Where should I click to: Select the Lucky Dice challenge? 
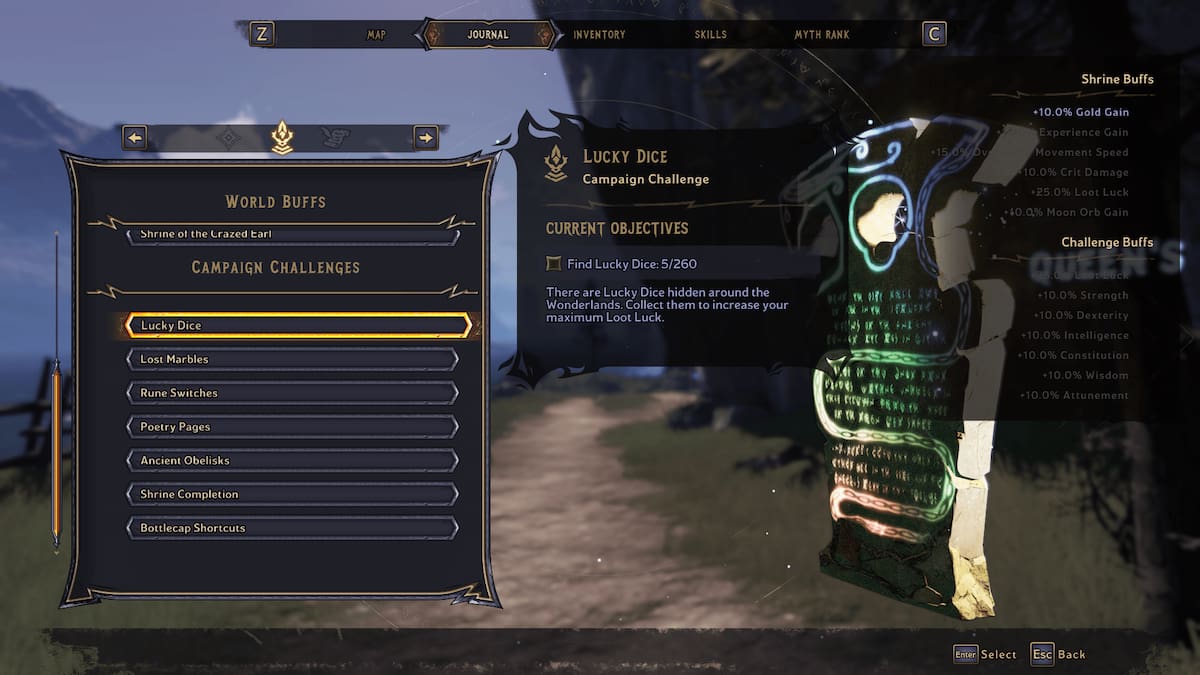pos(297,326)
